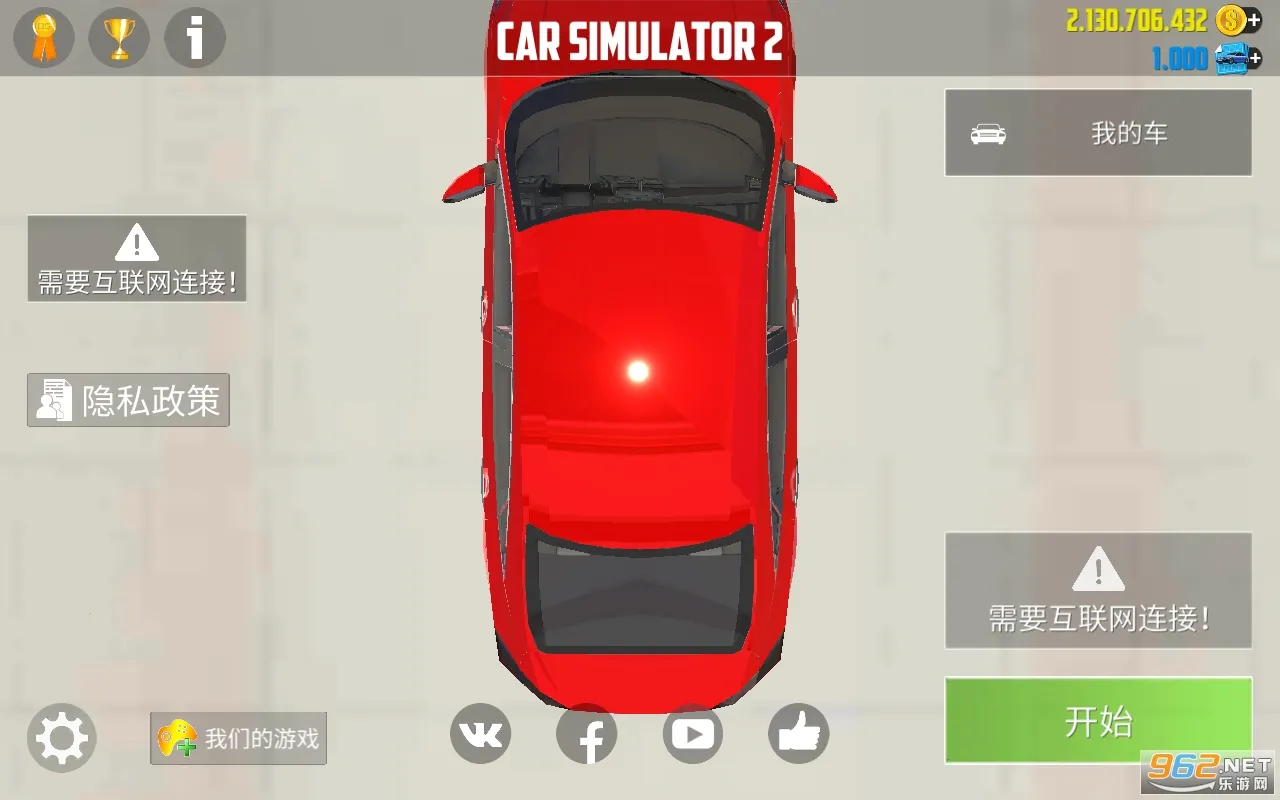Tap the lower internet connection warning
This screenshot has height=800, width=1280.
[1097, 590]
